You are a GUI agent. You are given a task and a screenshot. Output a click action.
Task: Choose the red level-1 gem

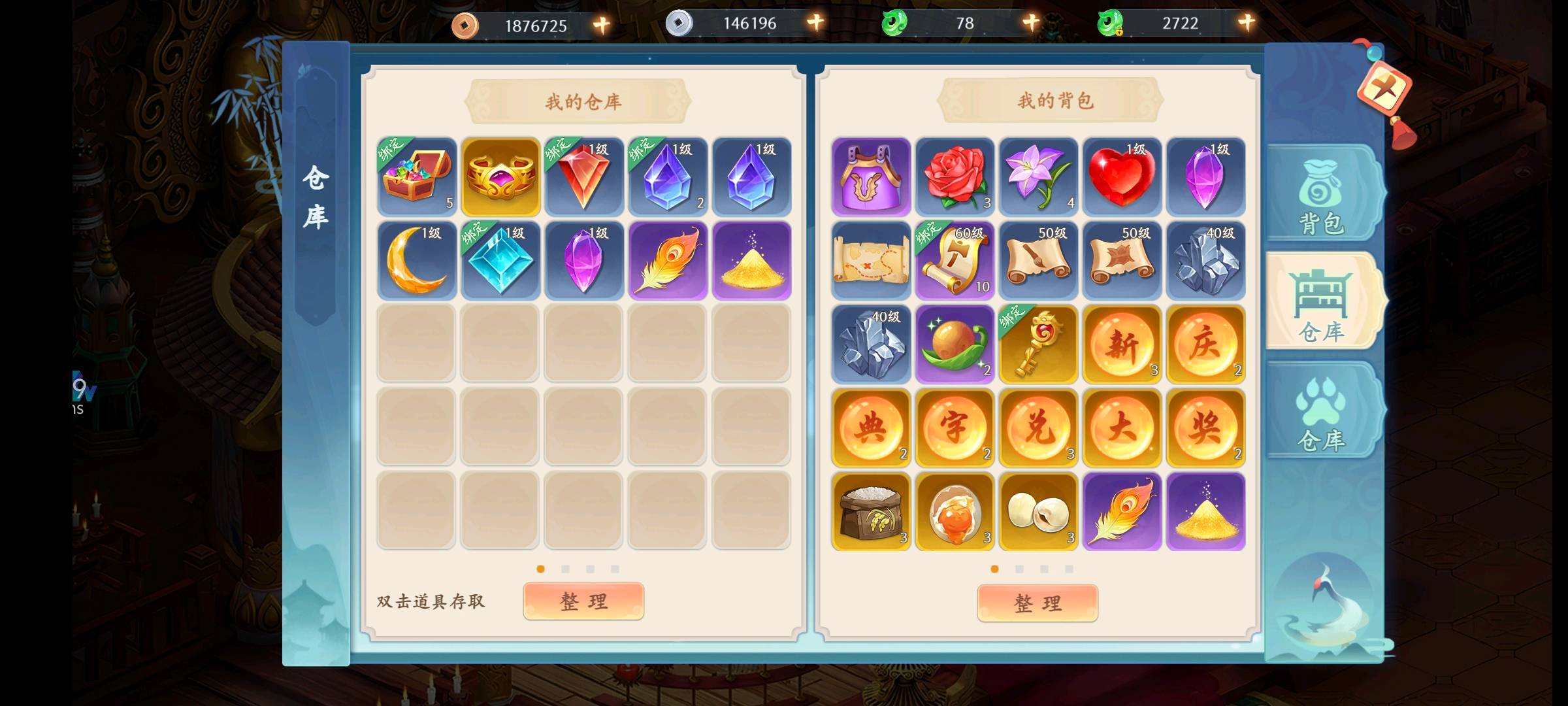pos(583,176)
